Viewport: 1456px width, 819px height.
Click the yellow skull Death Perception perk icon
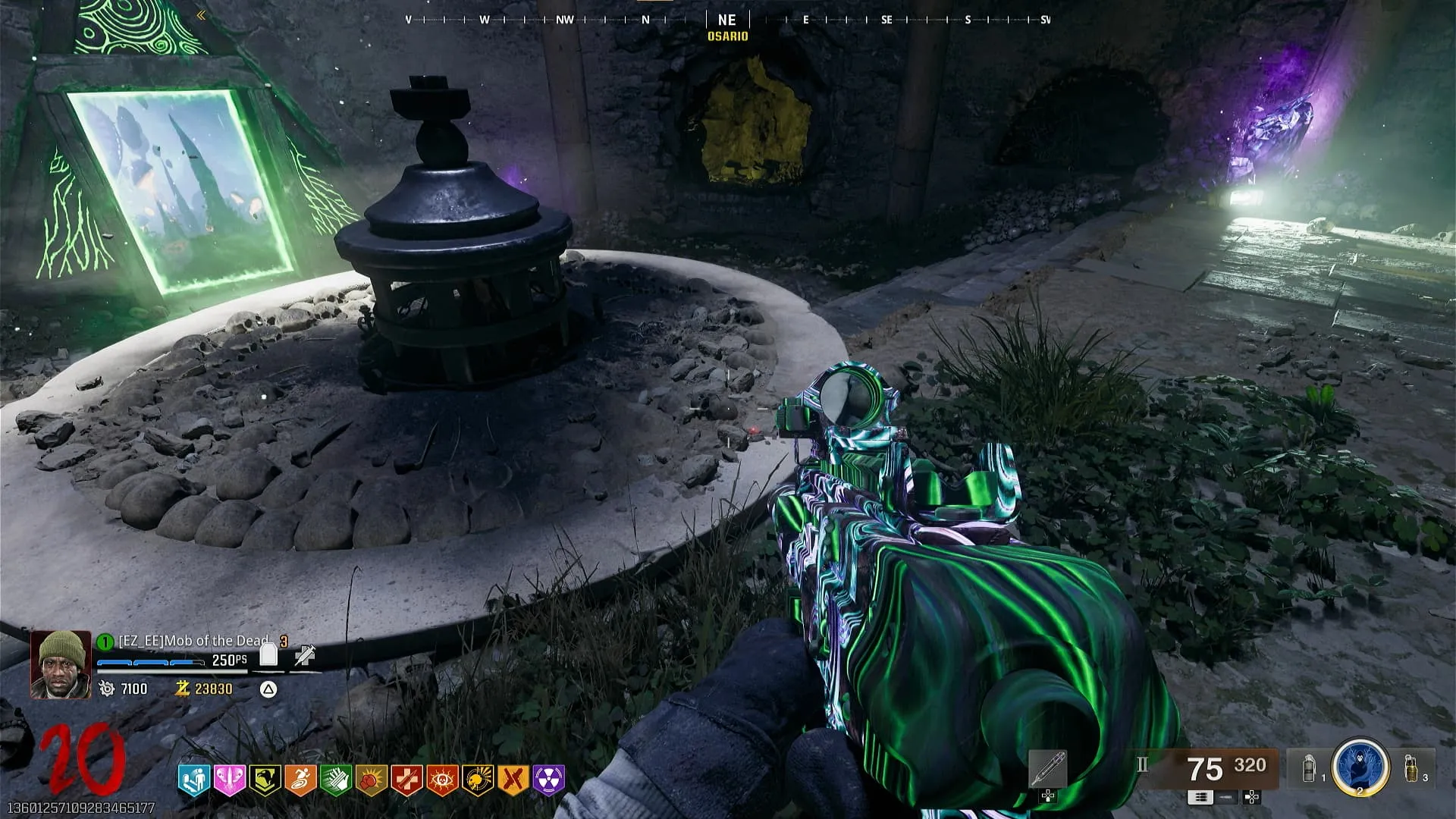click(x=478, y=780)
